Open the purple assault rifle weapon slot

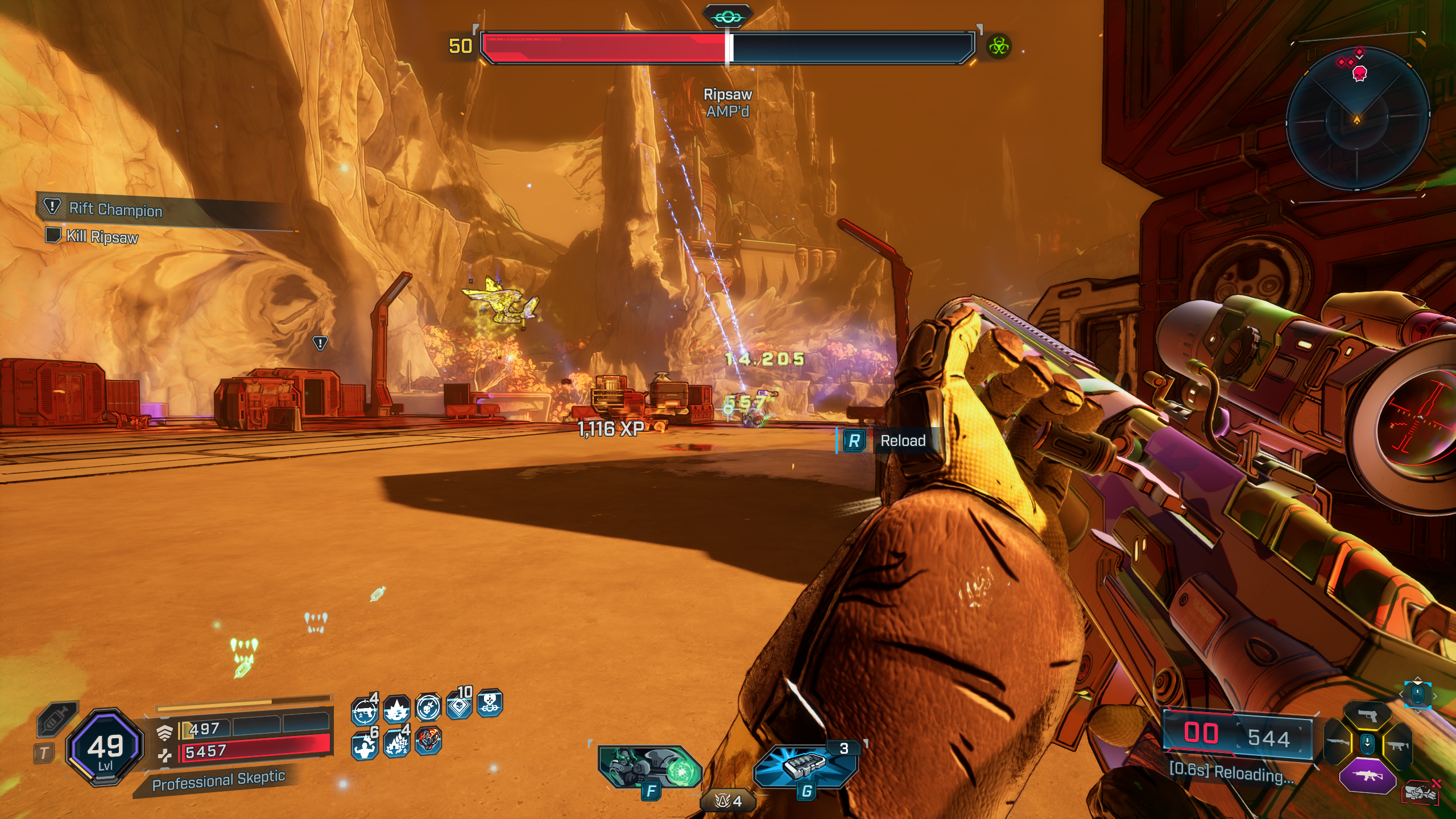tap(1367, 776)
